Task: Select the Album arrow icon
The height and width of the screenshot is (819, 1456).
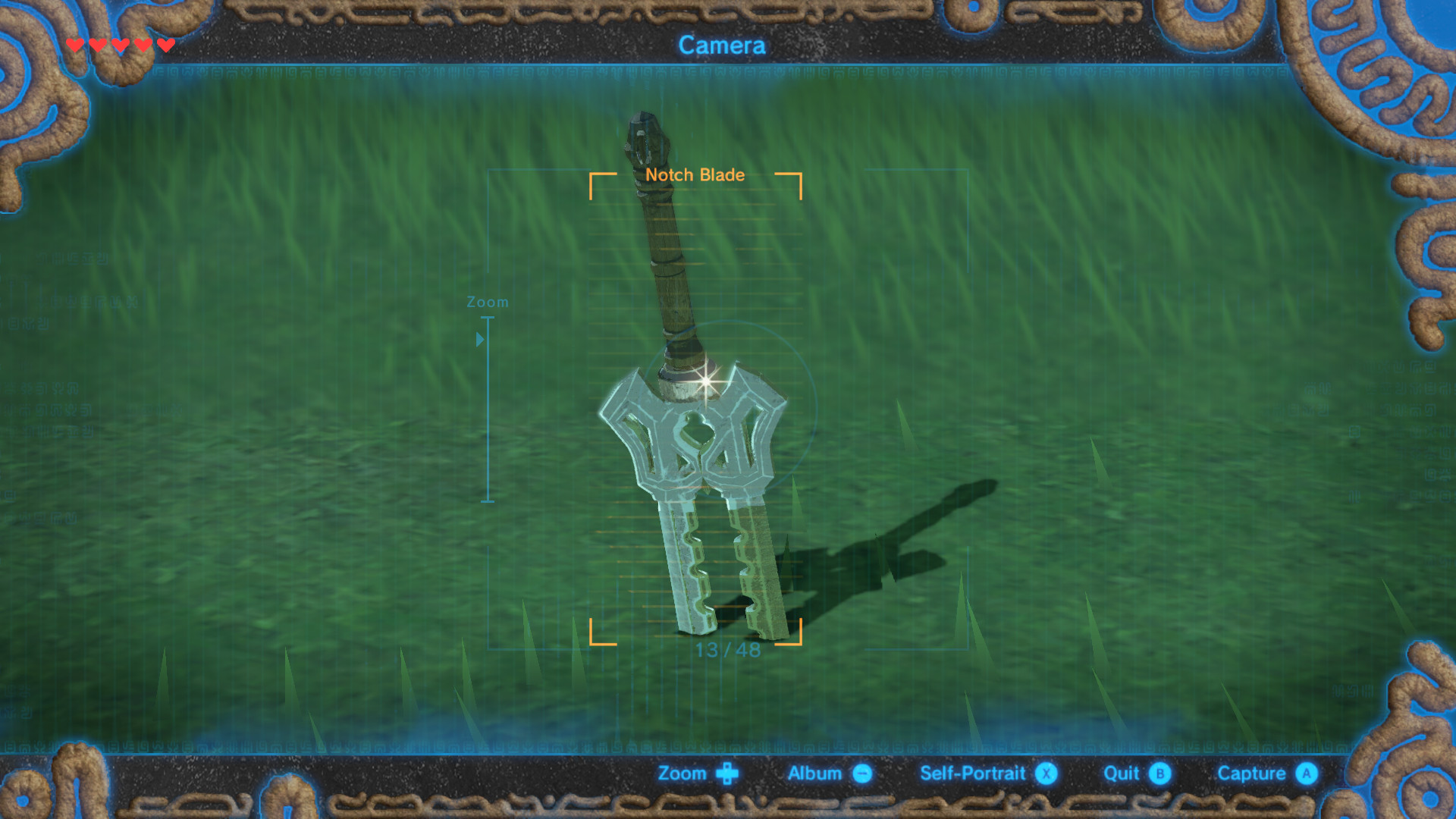Action: 861,773
